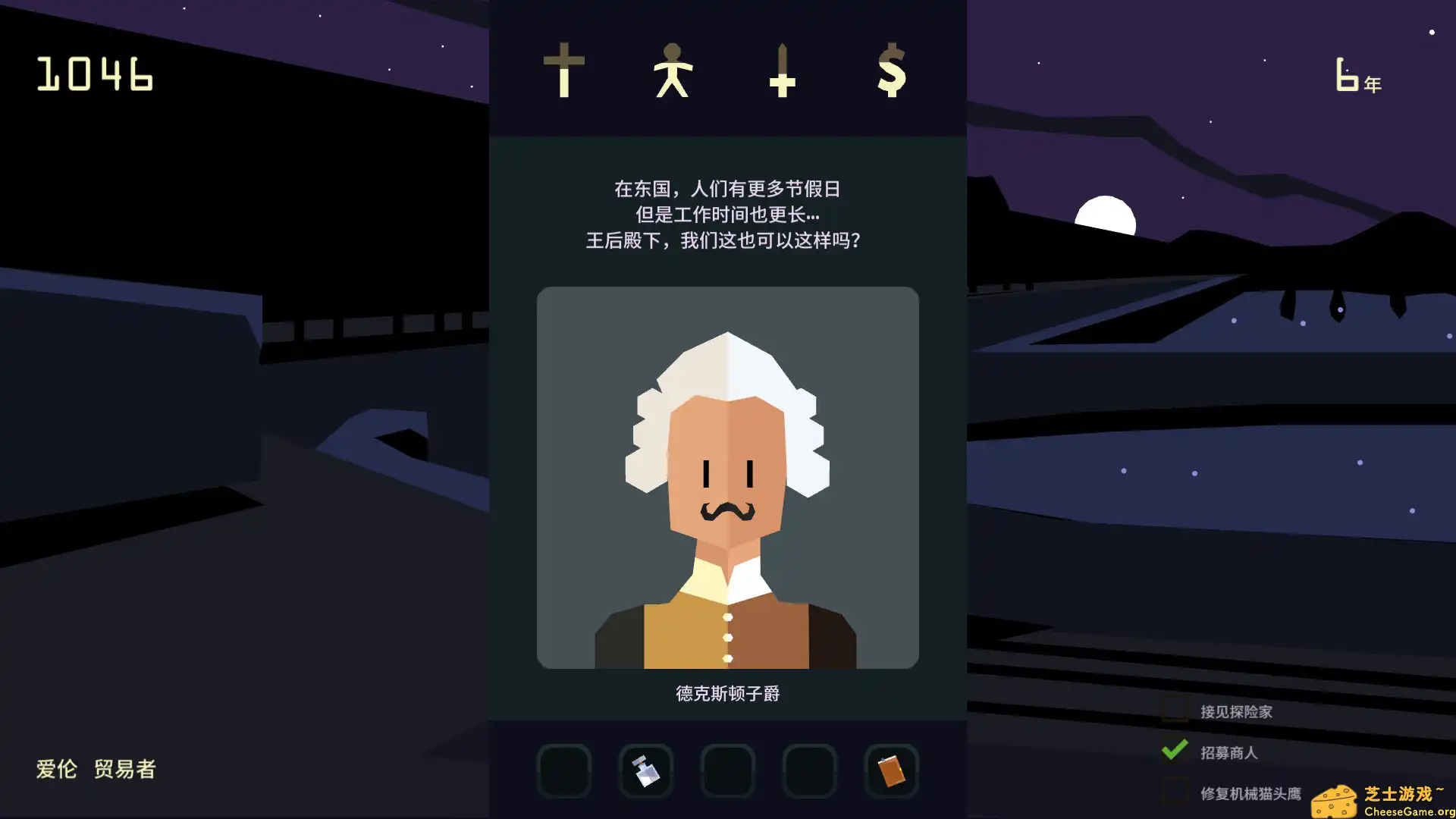Click the middle empty inventory slot

727,770
